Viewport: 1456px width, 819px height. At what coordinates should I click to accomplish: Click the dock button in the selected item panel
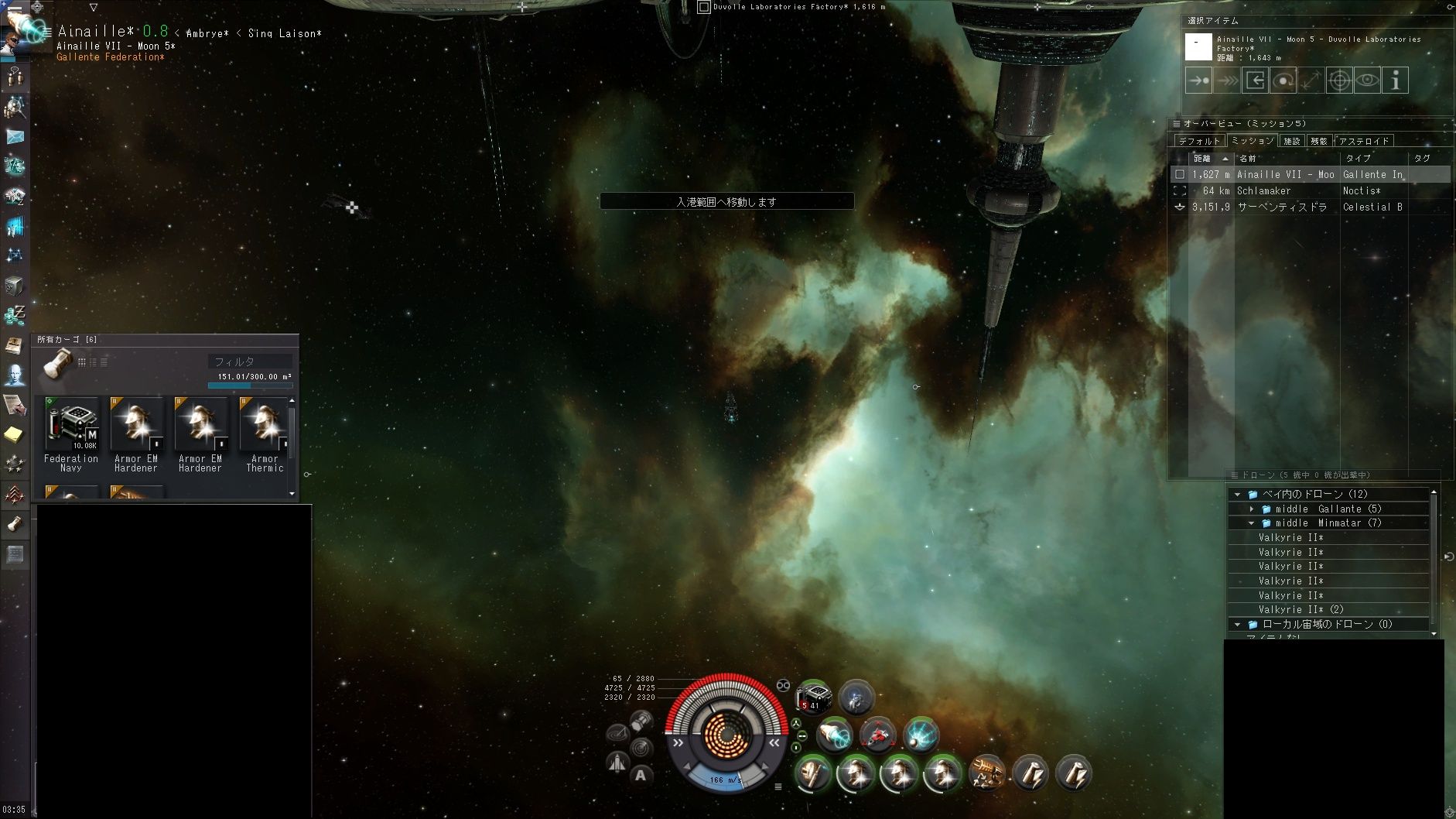1255,81
